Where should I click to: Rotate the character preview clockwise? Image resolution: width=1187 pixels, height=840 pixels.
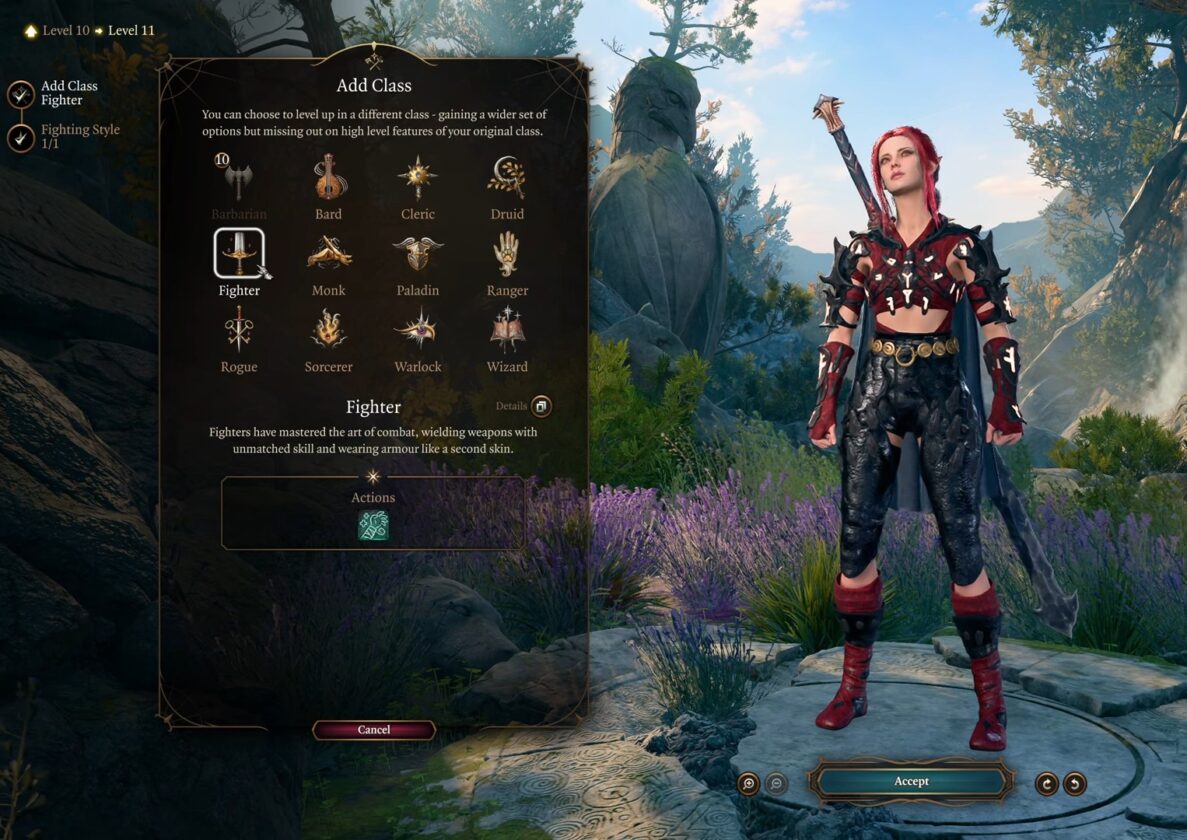(1047, 783)
